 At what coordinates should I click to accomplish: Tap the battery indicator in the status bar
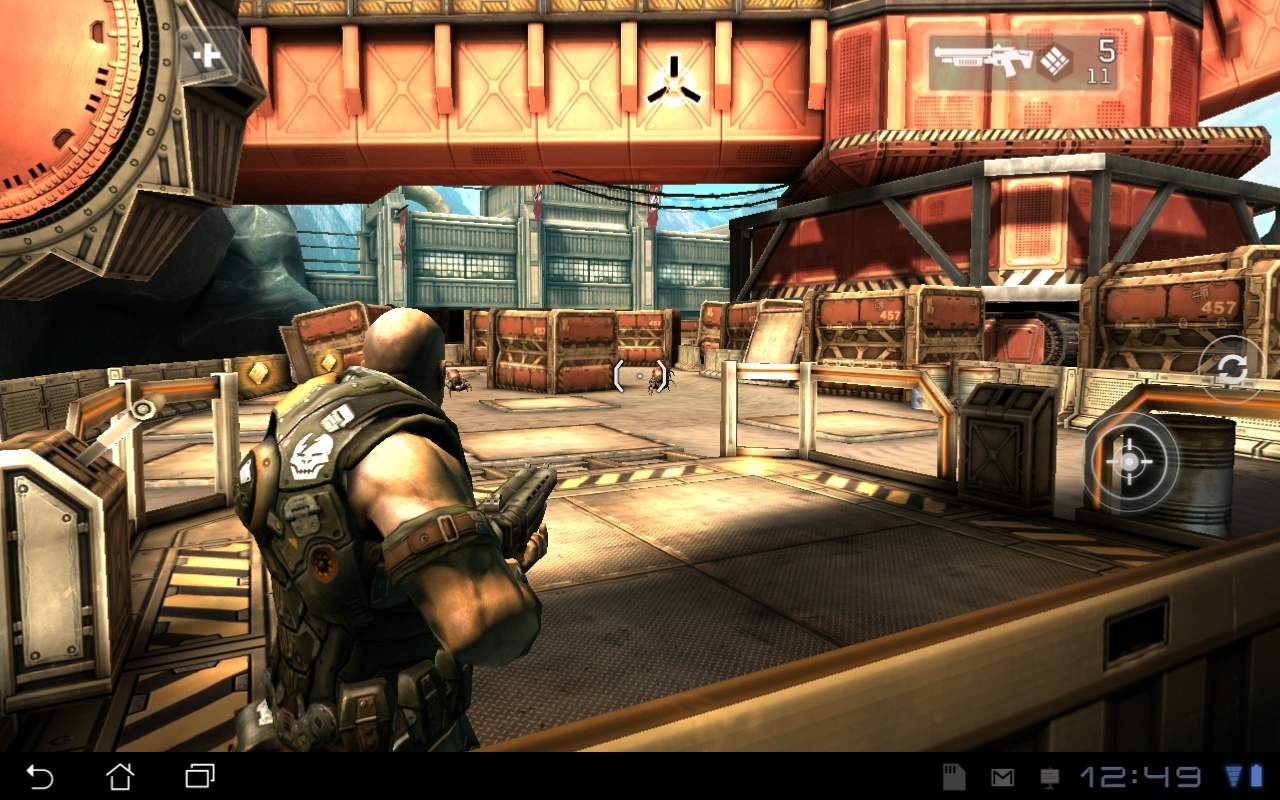[x=1257, y=775]
